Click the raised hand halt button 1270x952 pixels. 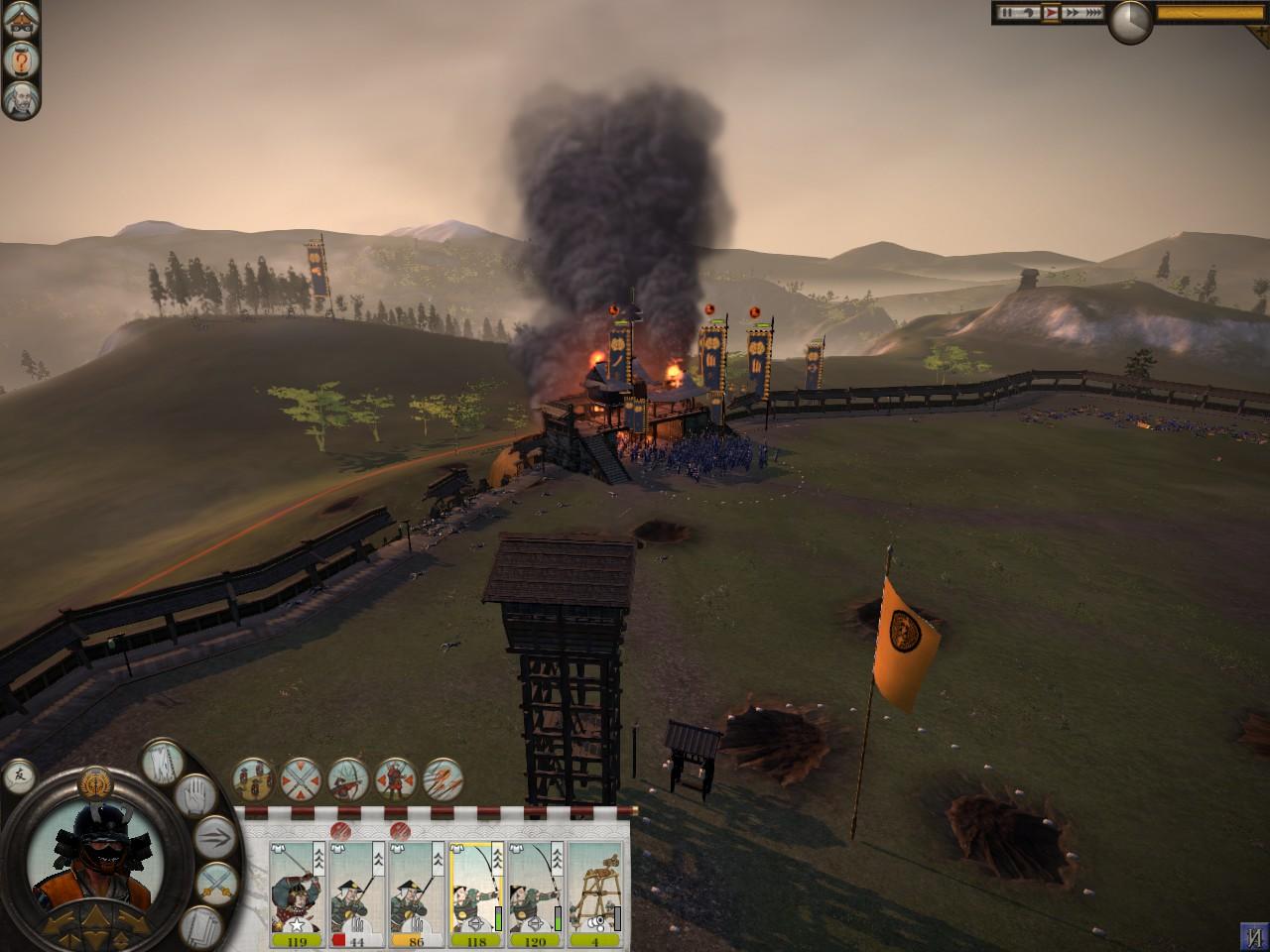click(x=194, y=793)
